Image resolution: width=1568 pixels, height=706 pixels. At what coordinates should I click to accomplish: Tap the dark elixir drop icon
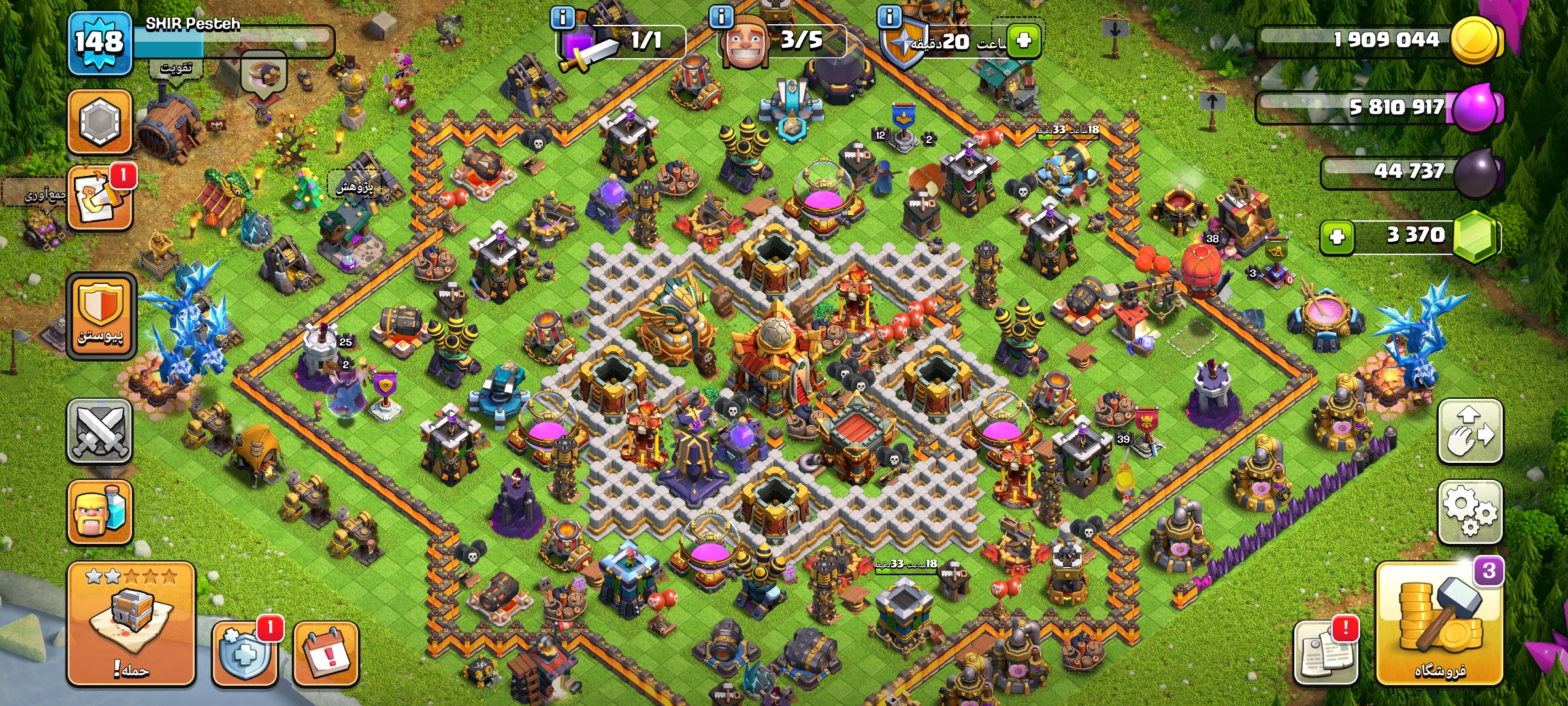click(x=1477, y=172)
